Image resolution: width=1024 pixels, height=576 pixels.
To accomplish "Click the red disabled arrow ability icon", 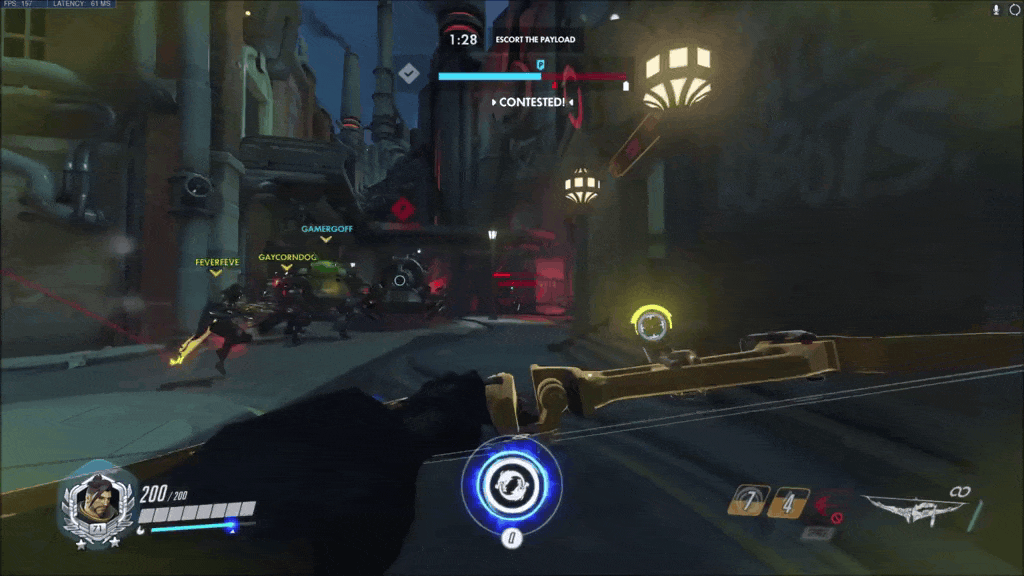I will point(829,506).
